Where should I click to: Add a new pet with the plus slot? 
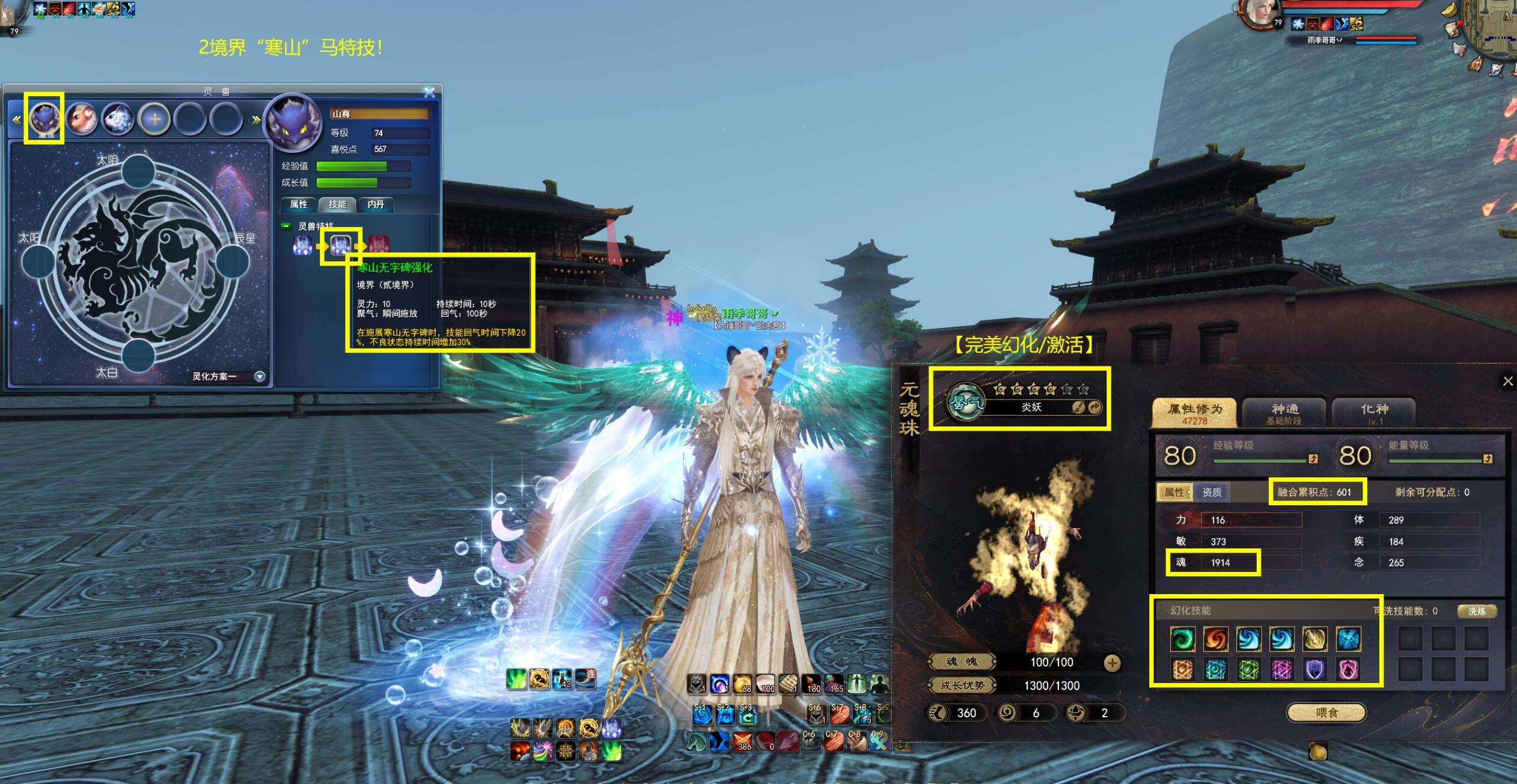154,119
